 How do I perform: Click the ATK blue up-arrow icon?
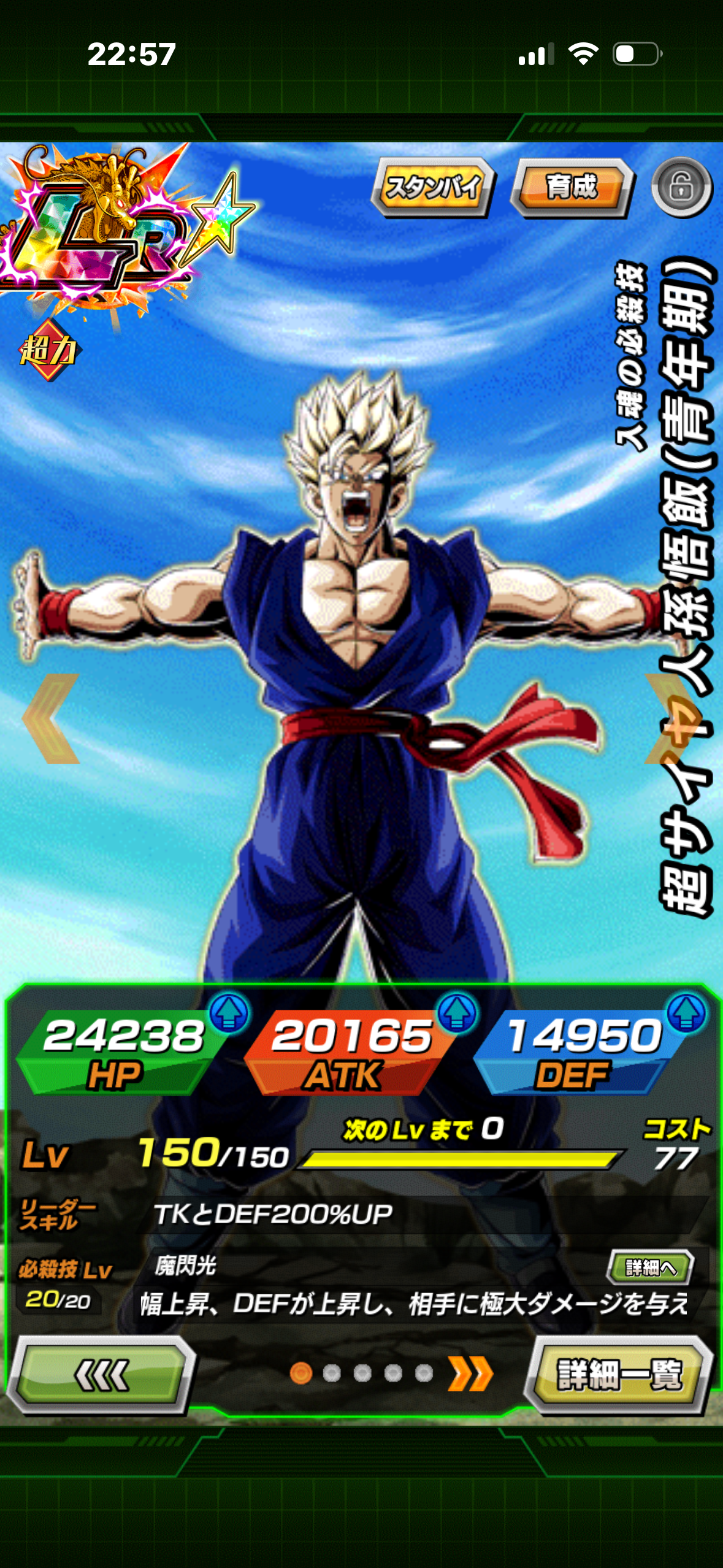click(457, 1012)
